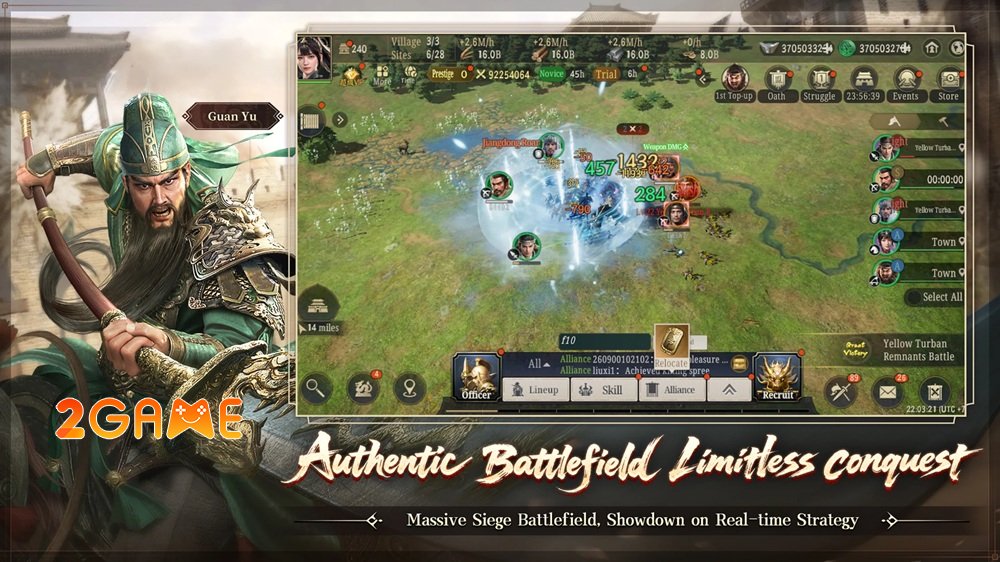The image size is (1000, 562).
Task: Toggle the Select All troops option
Action: click(934, 297)
